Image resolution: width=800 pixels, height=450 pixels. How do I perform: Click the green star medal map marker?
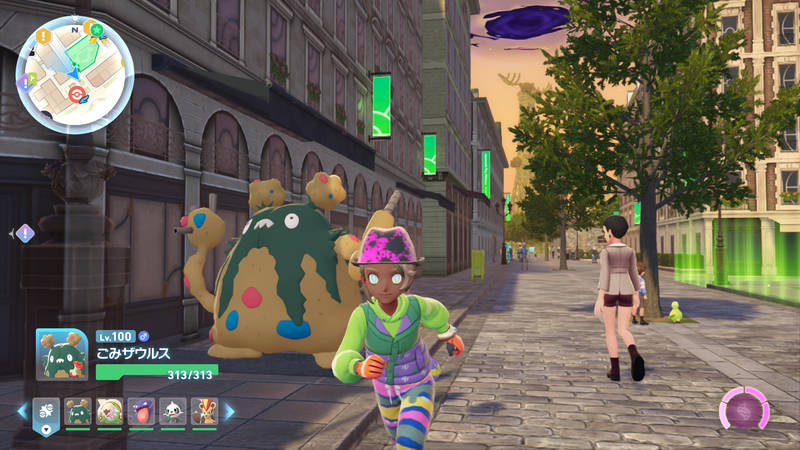(97, 29)
